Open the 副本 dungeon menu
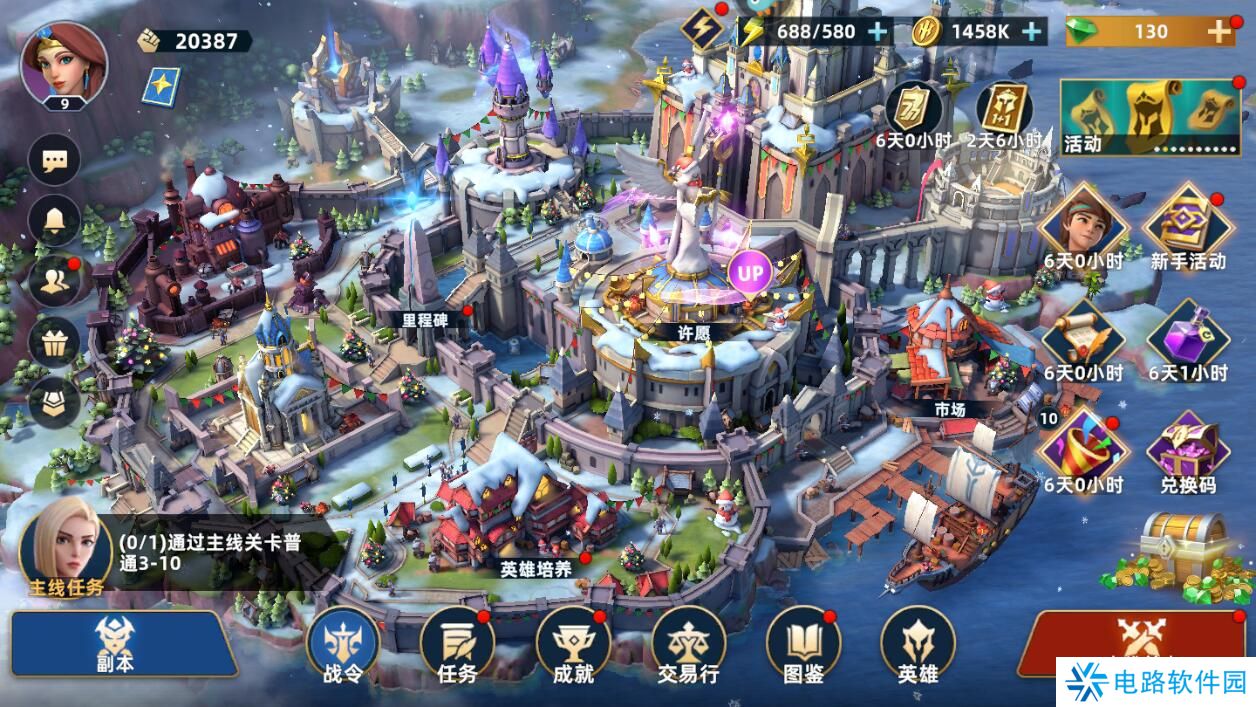The width and height of the screenshot is (1256, 707). (x=118, y=643)
